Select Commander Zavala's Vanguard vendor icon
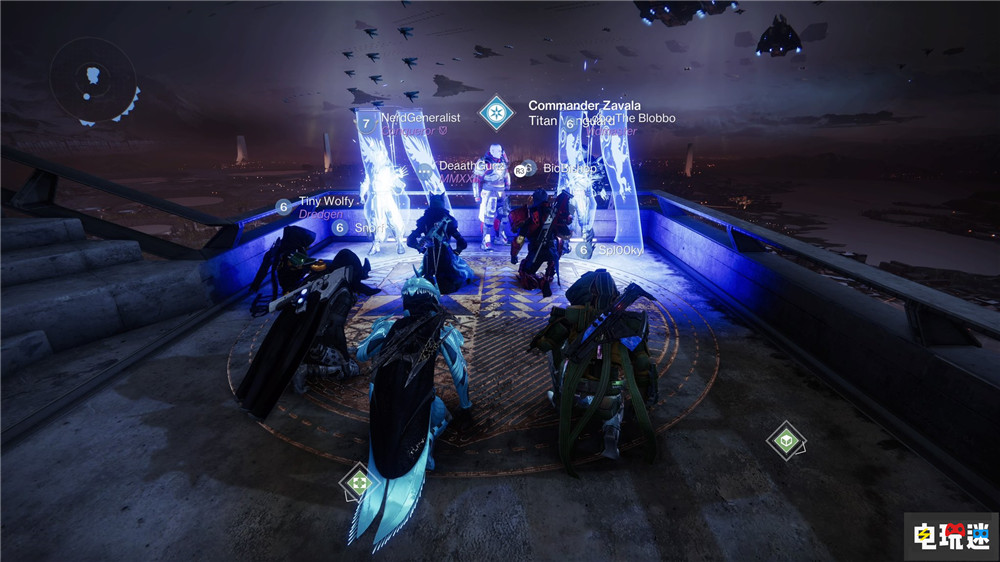This screenshot has width=1000, height=562. click(x=496, y=112)
